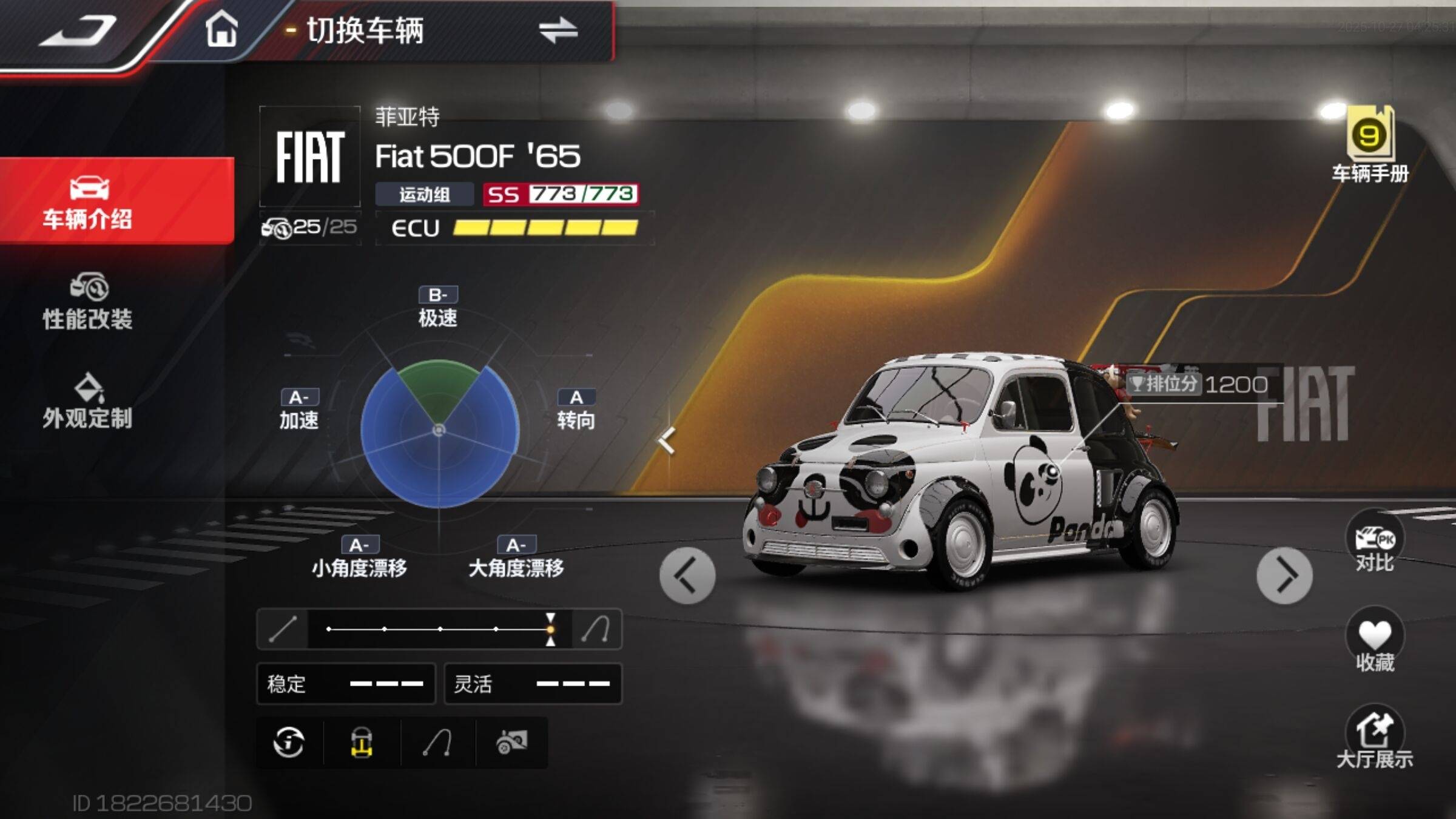Image resolution: width=1456 pixels, height=819 pixels.
Task: Show the previous car with left arrow
Action: 687,575
